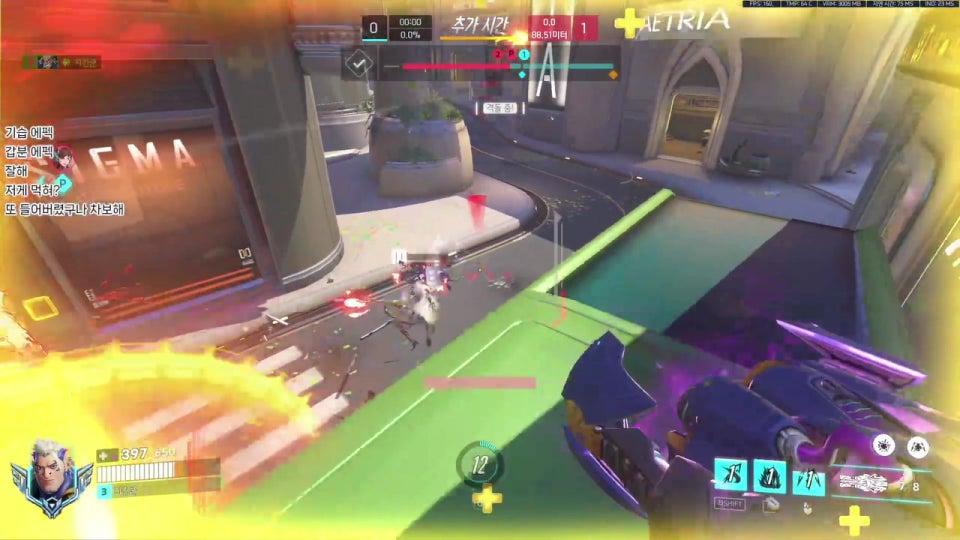Open the round sunburst perk icon

883,446
